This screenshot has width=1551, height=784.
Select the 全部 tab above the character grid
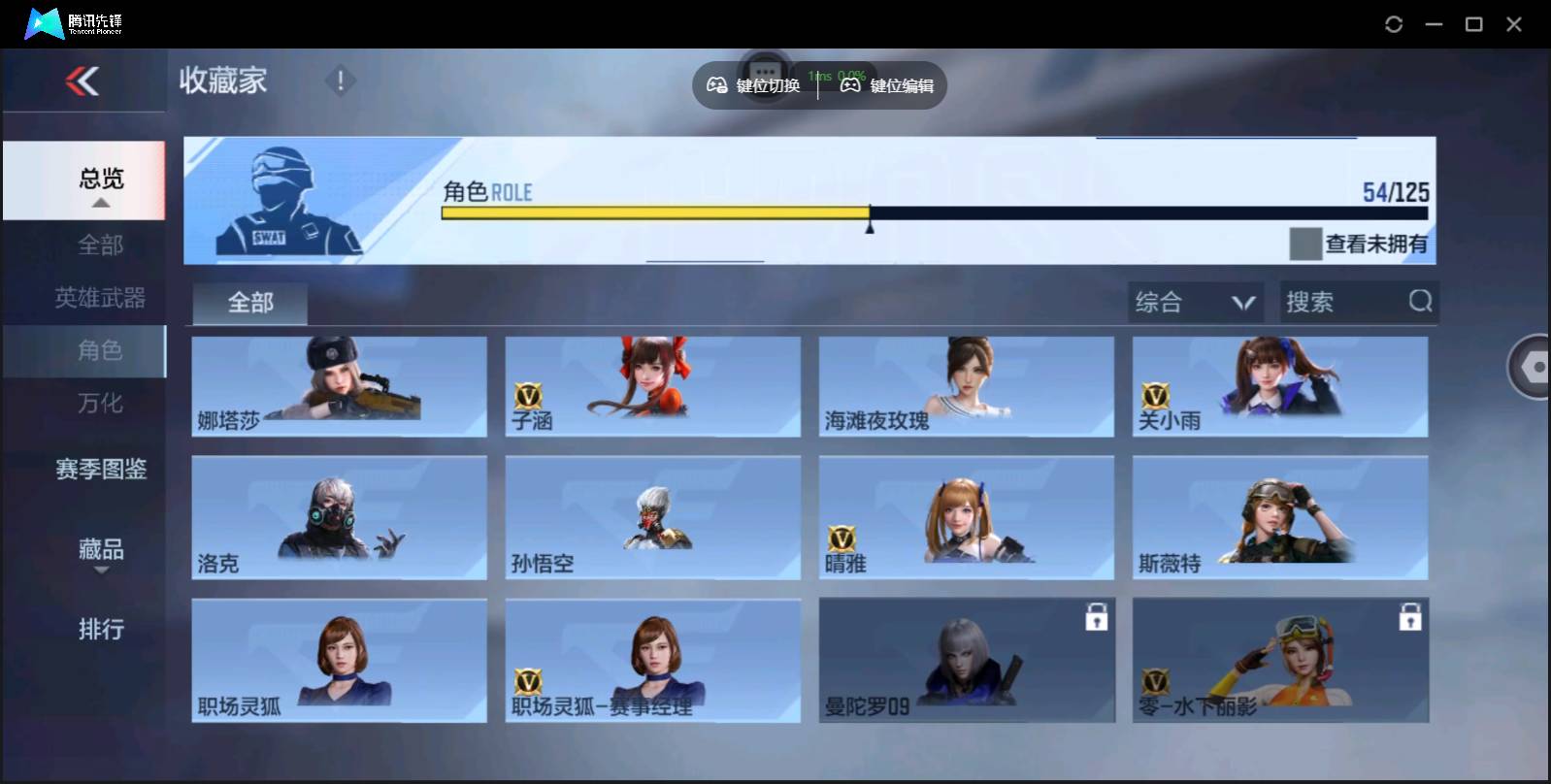pyautogui.click(x=248, y=303)
